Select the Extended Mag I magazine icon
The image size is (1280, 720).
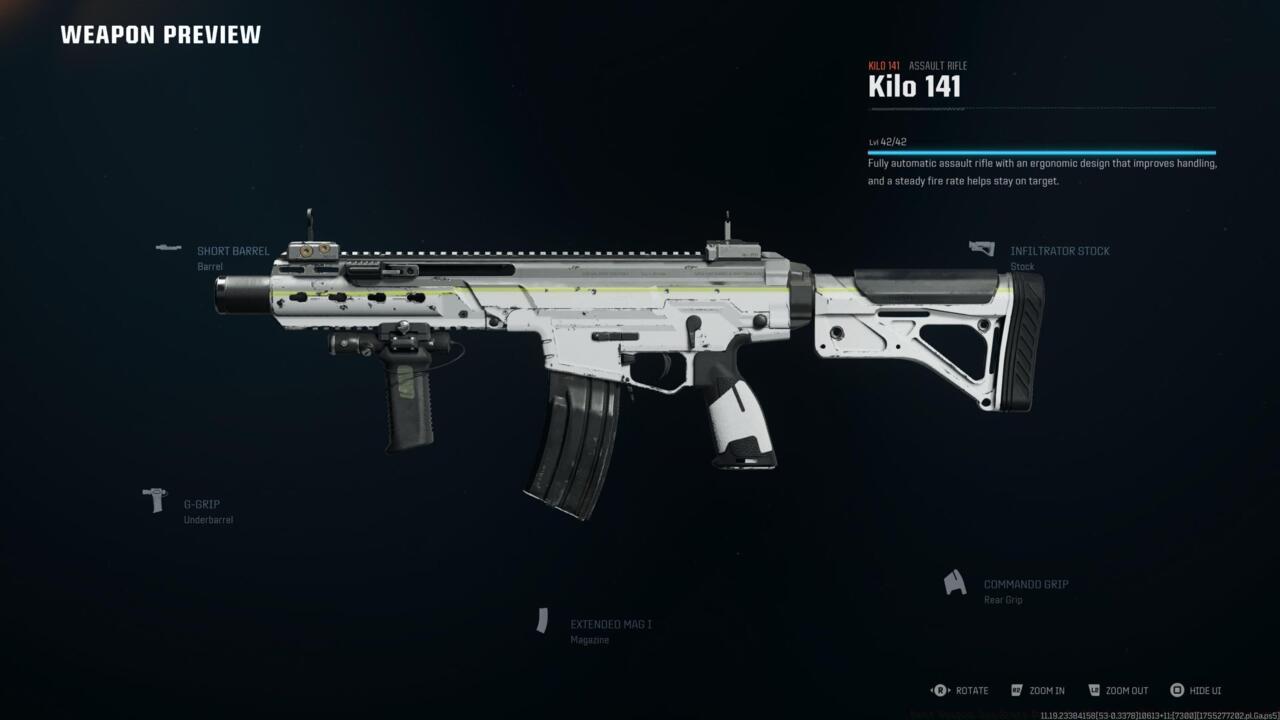pyautogui.click(x=545, y=620)
